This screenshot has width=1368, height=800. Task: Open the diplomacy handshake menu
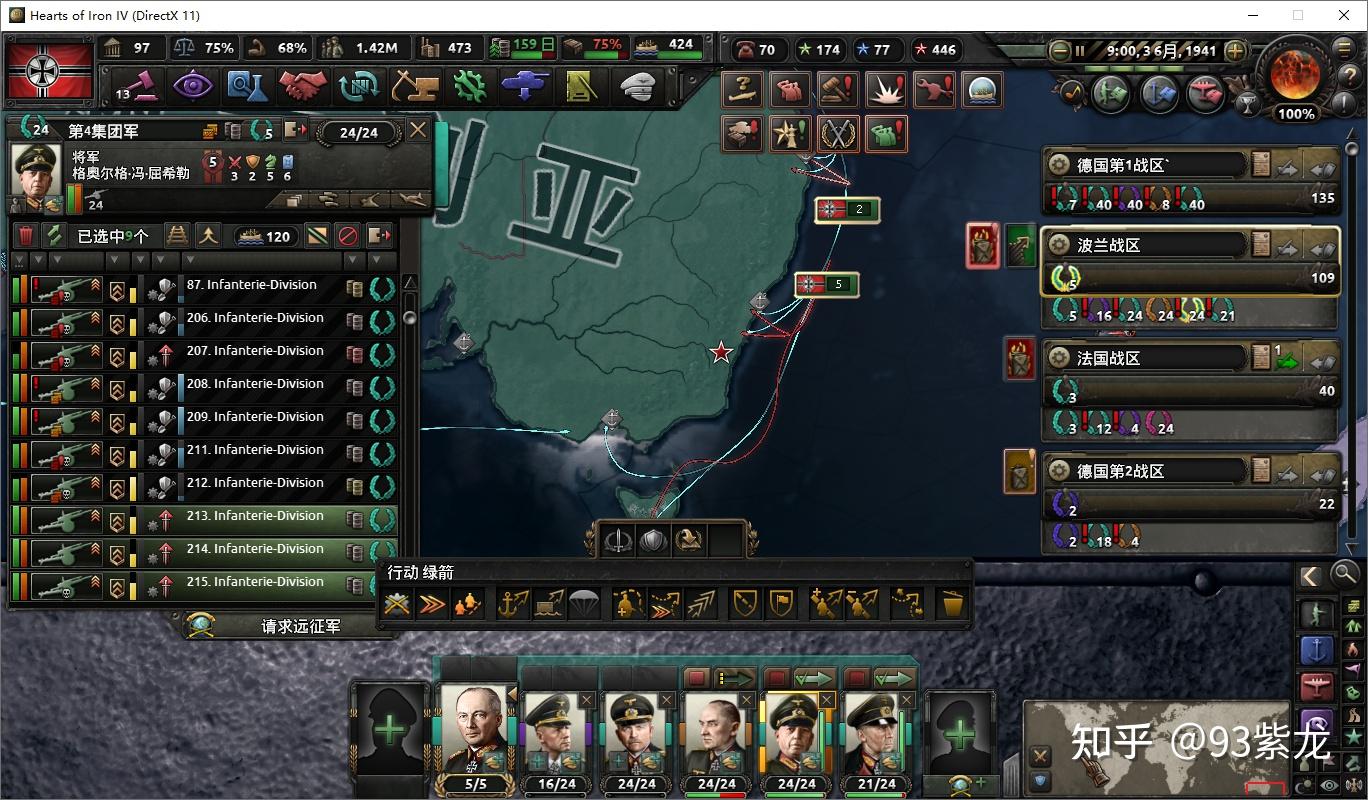point(303,86)
